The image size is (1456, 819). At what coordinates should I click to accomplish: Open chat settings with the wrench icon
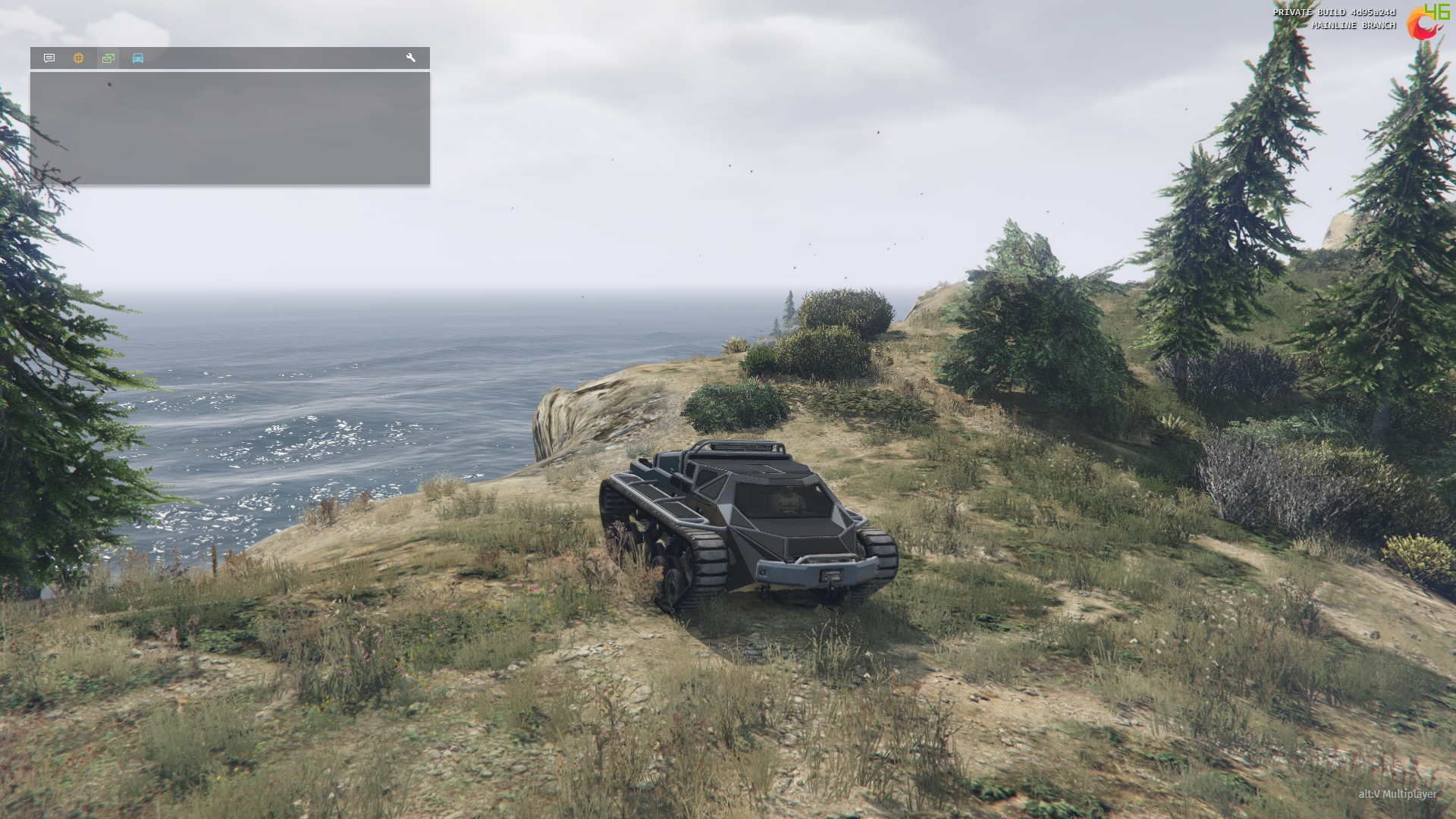click(411, 58)
